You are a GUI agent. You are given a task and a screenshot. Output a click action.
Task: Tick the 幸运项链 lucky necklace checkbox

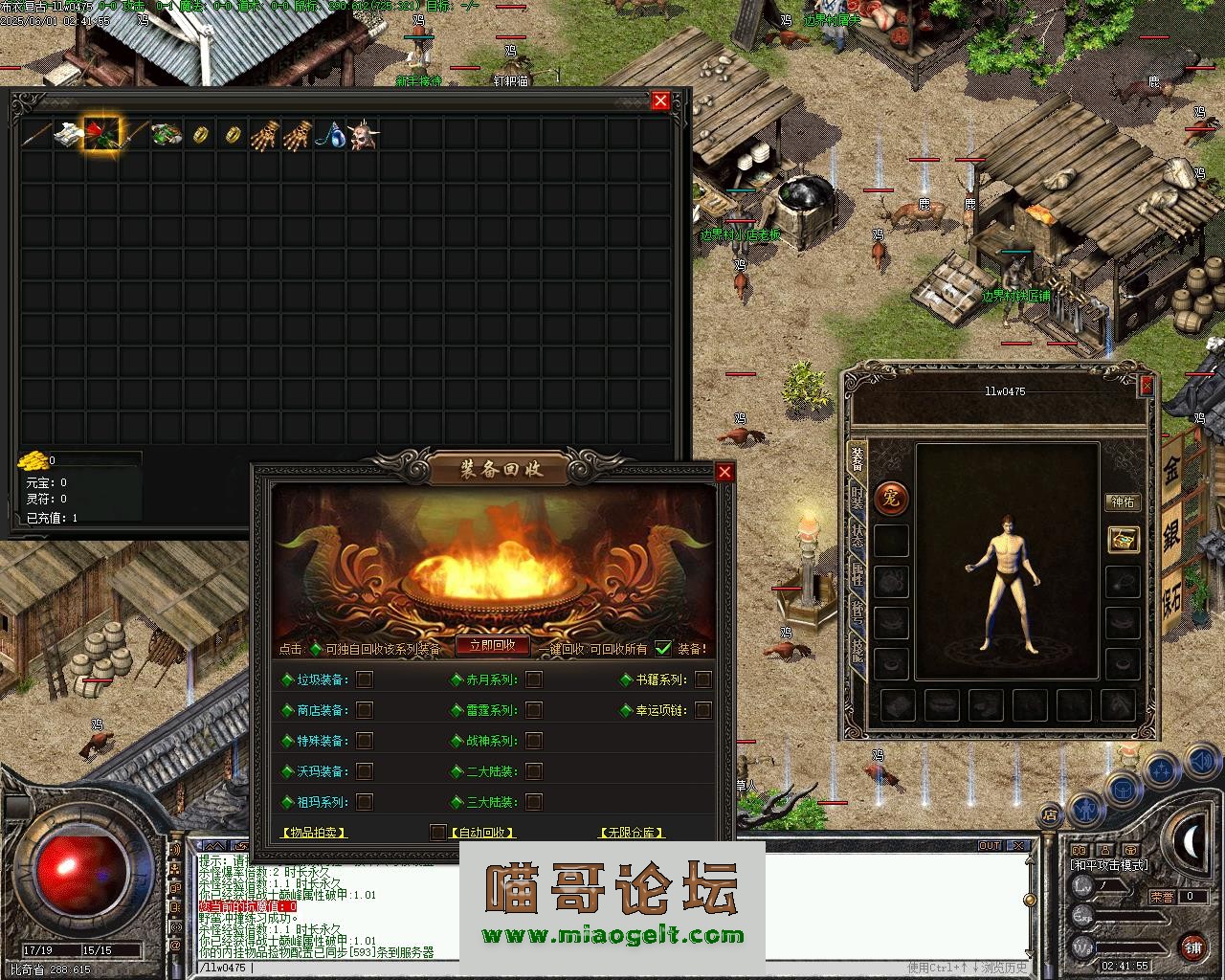(x=703, y=710)
